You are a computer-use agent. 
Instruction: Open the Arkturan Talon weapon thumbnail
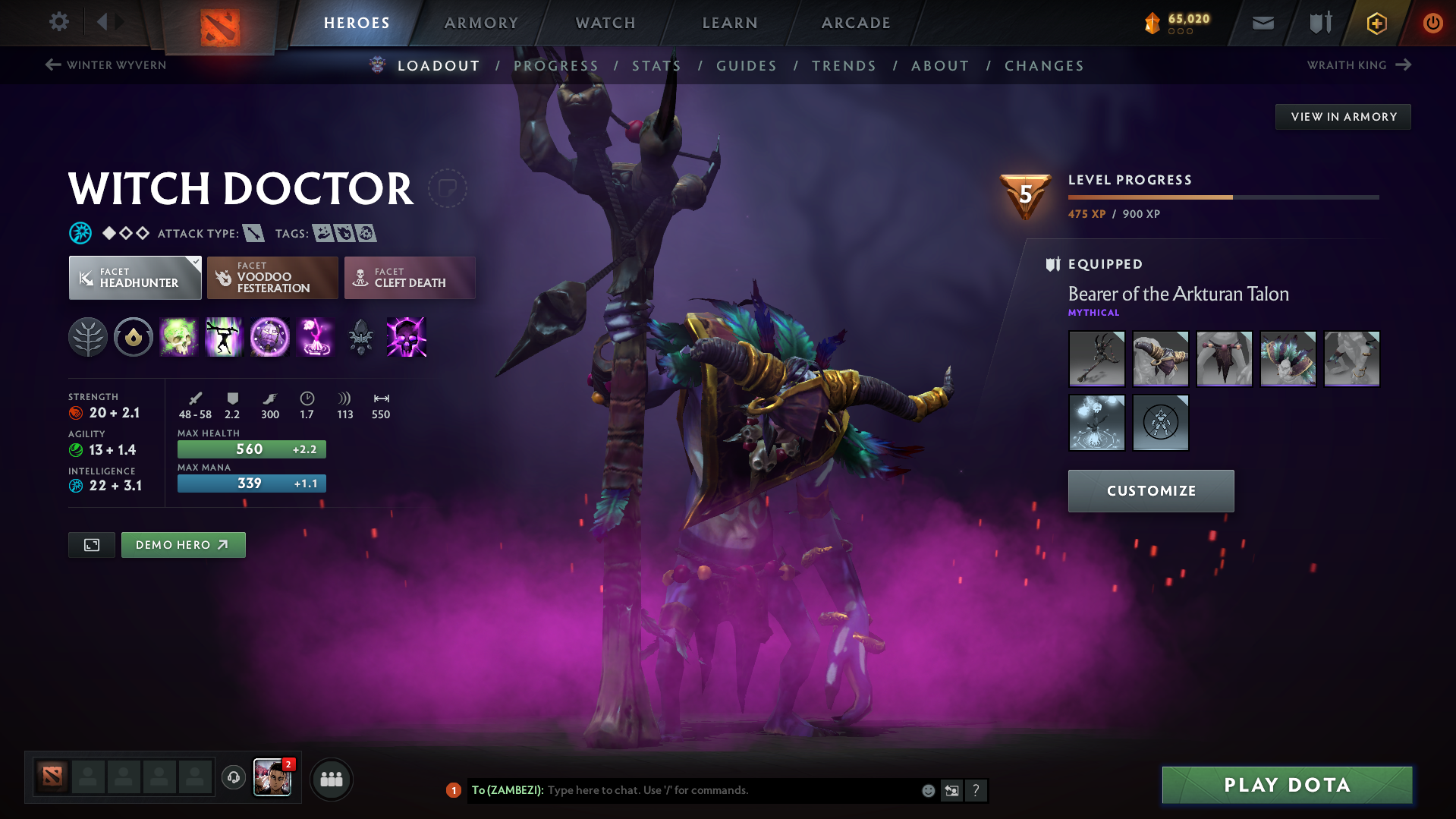point(1096,358)
